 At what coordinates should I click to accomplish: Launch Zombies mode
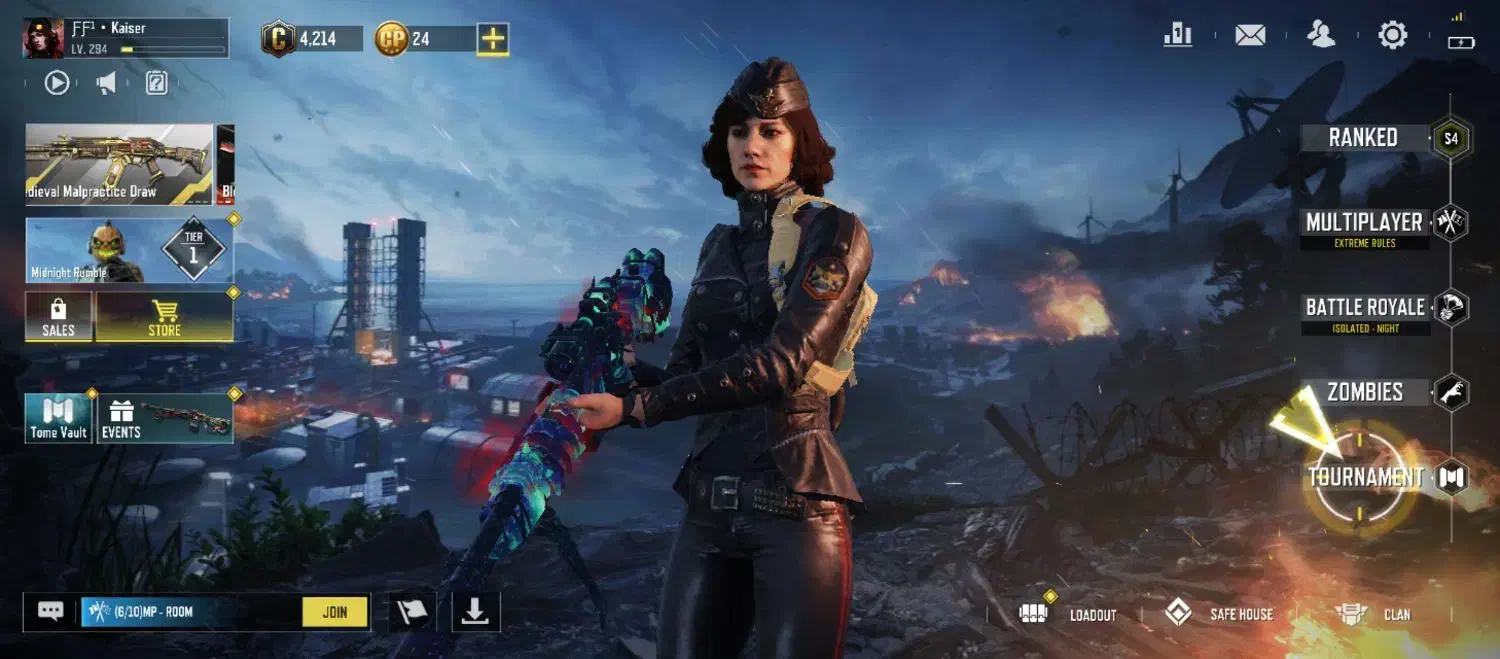1366,392
